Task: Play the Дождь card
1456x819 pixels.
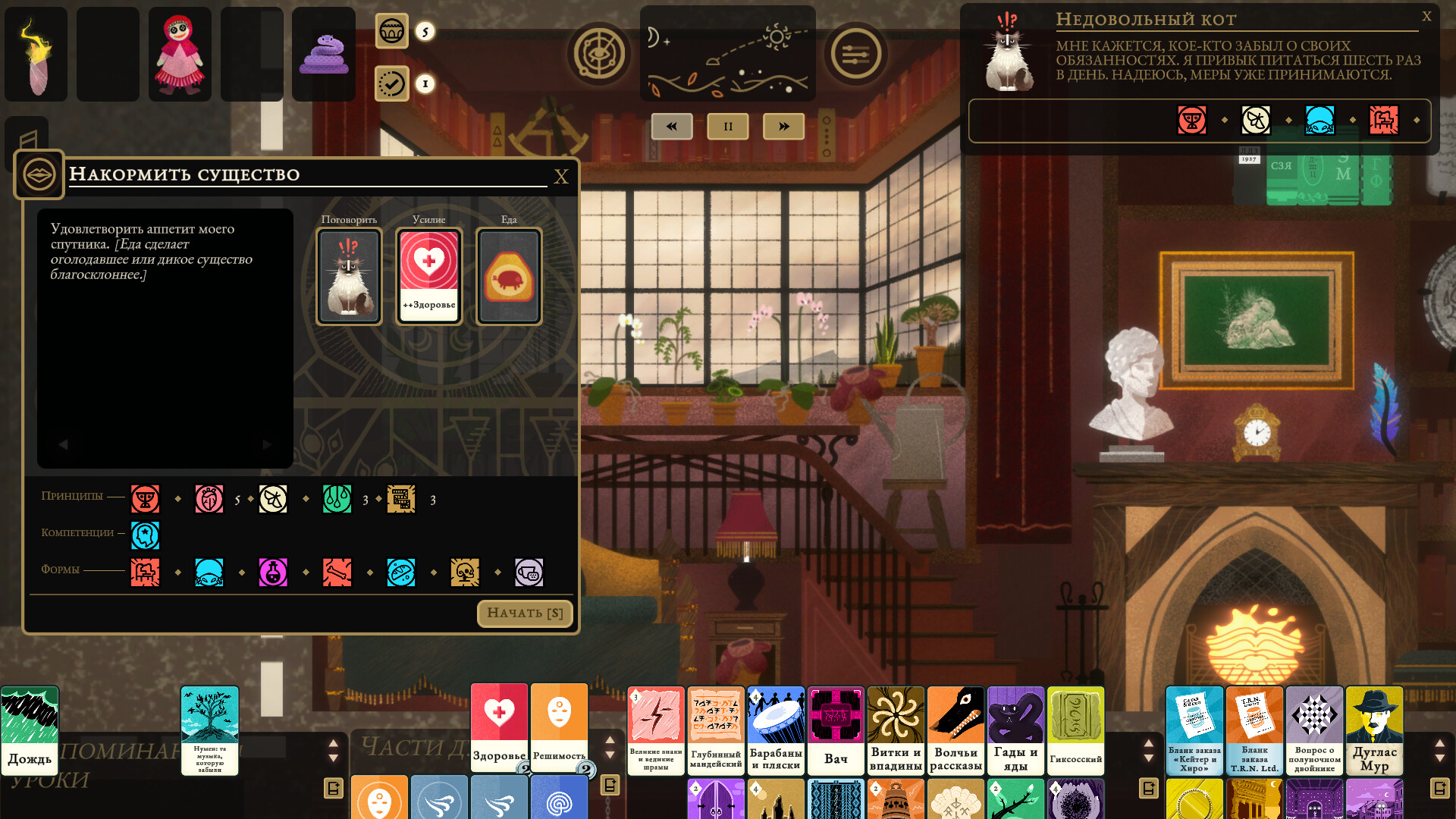Action: (30, 730)
